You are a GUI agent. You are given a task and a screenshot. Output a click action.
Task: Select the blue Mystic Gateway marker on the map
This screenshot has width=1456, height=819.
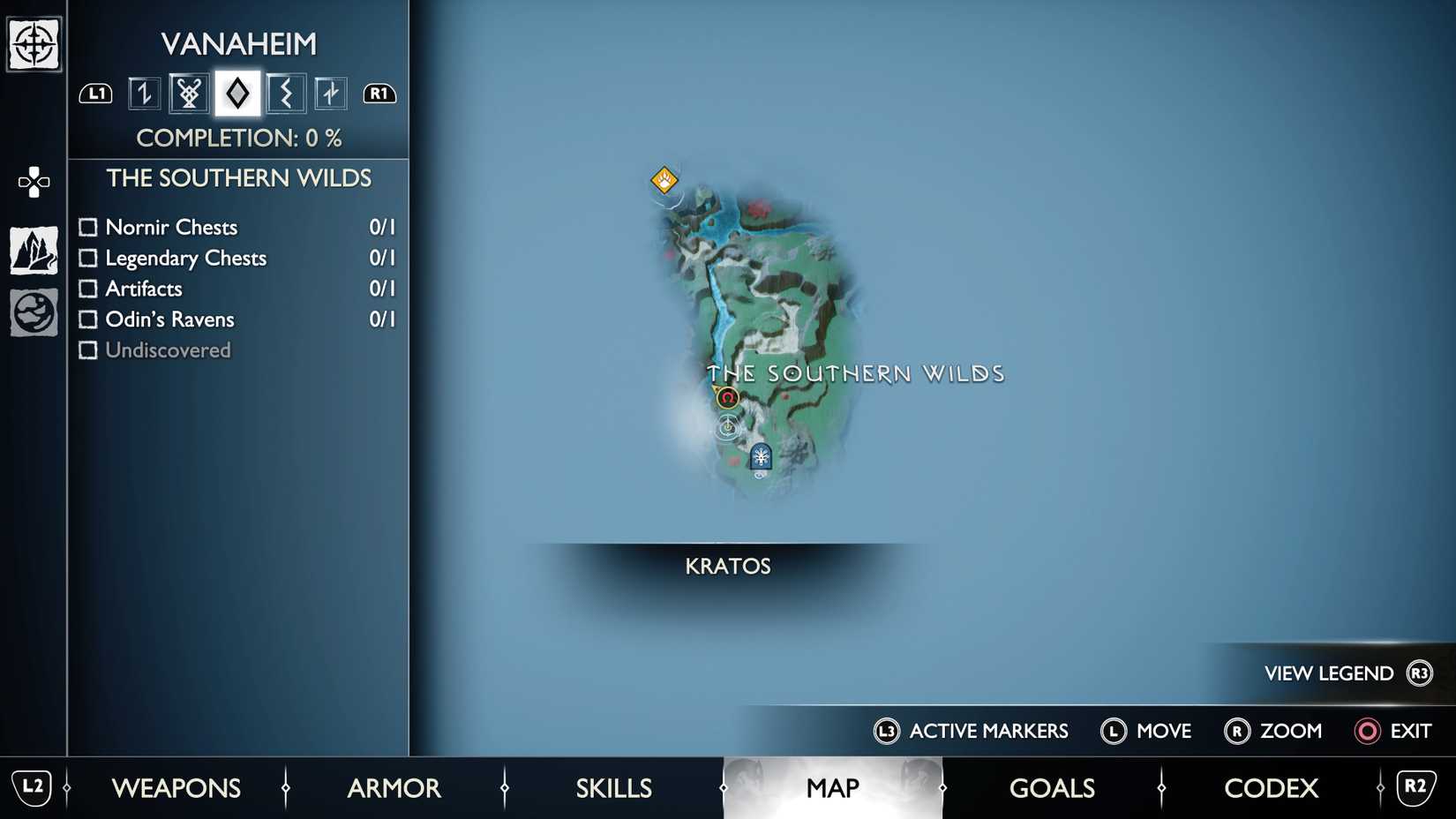click(x=760, y=457)
